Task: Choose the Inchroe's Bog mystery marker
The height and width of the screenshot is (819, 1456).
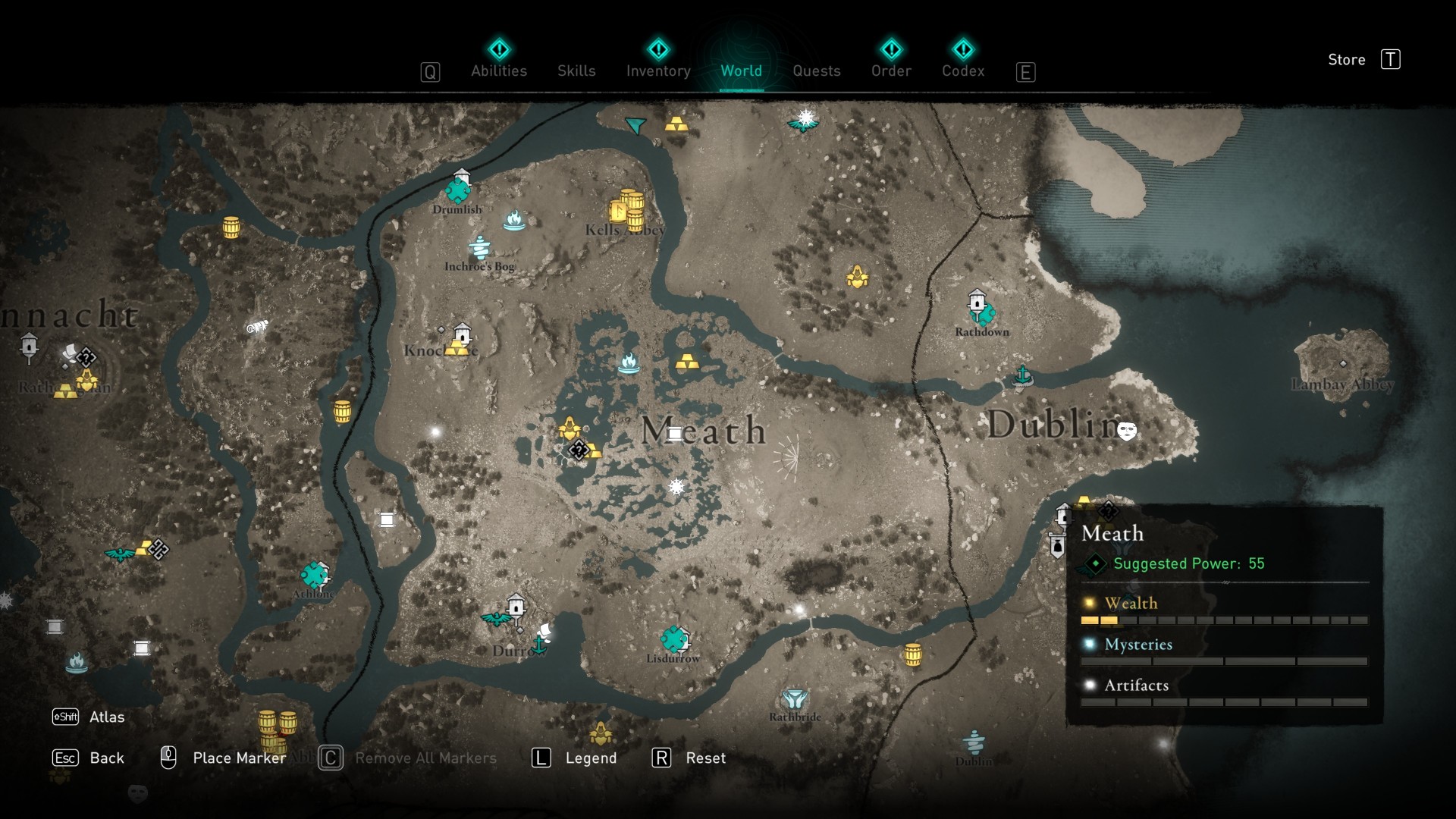Action: coord(479,247)
